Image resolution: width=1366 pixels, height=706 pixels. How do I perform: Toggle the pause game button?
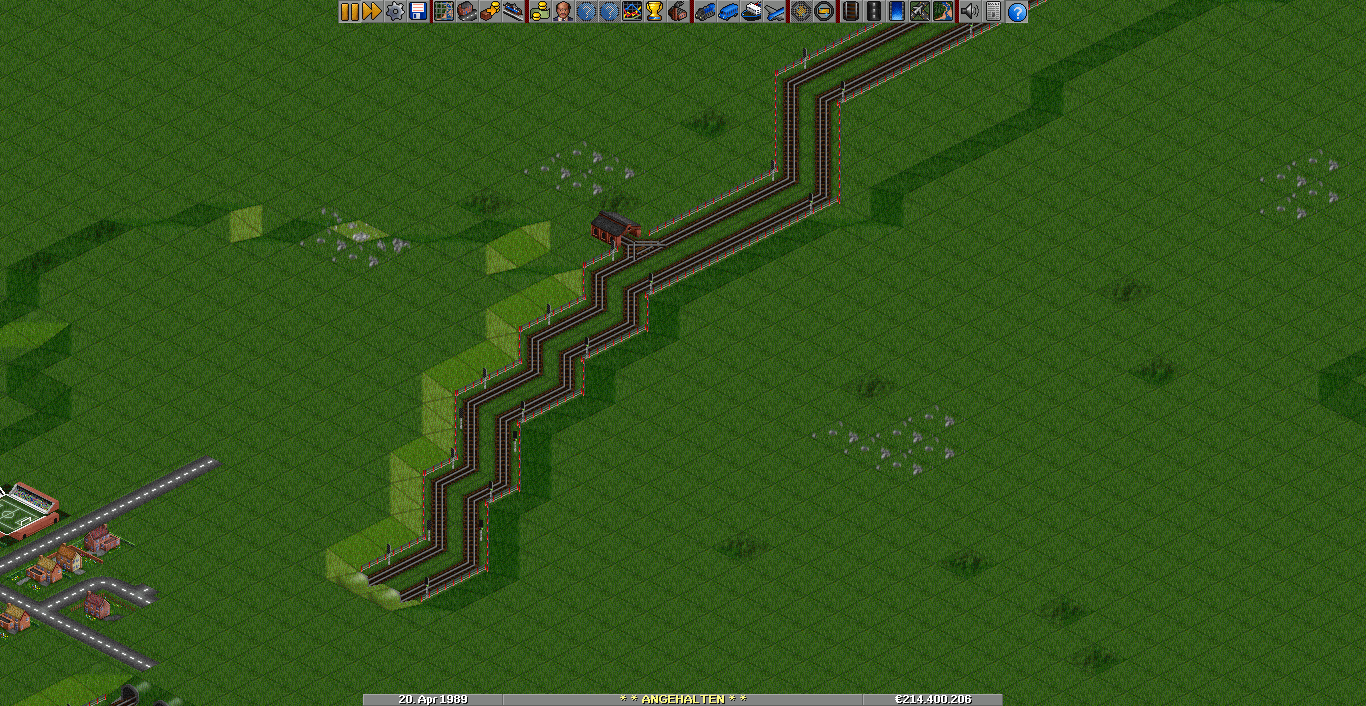(x=349, y=11)
